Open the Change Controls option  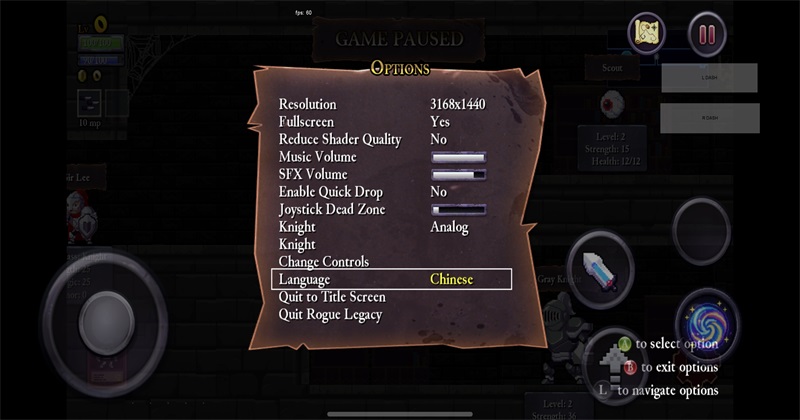323,262
